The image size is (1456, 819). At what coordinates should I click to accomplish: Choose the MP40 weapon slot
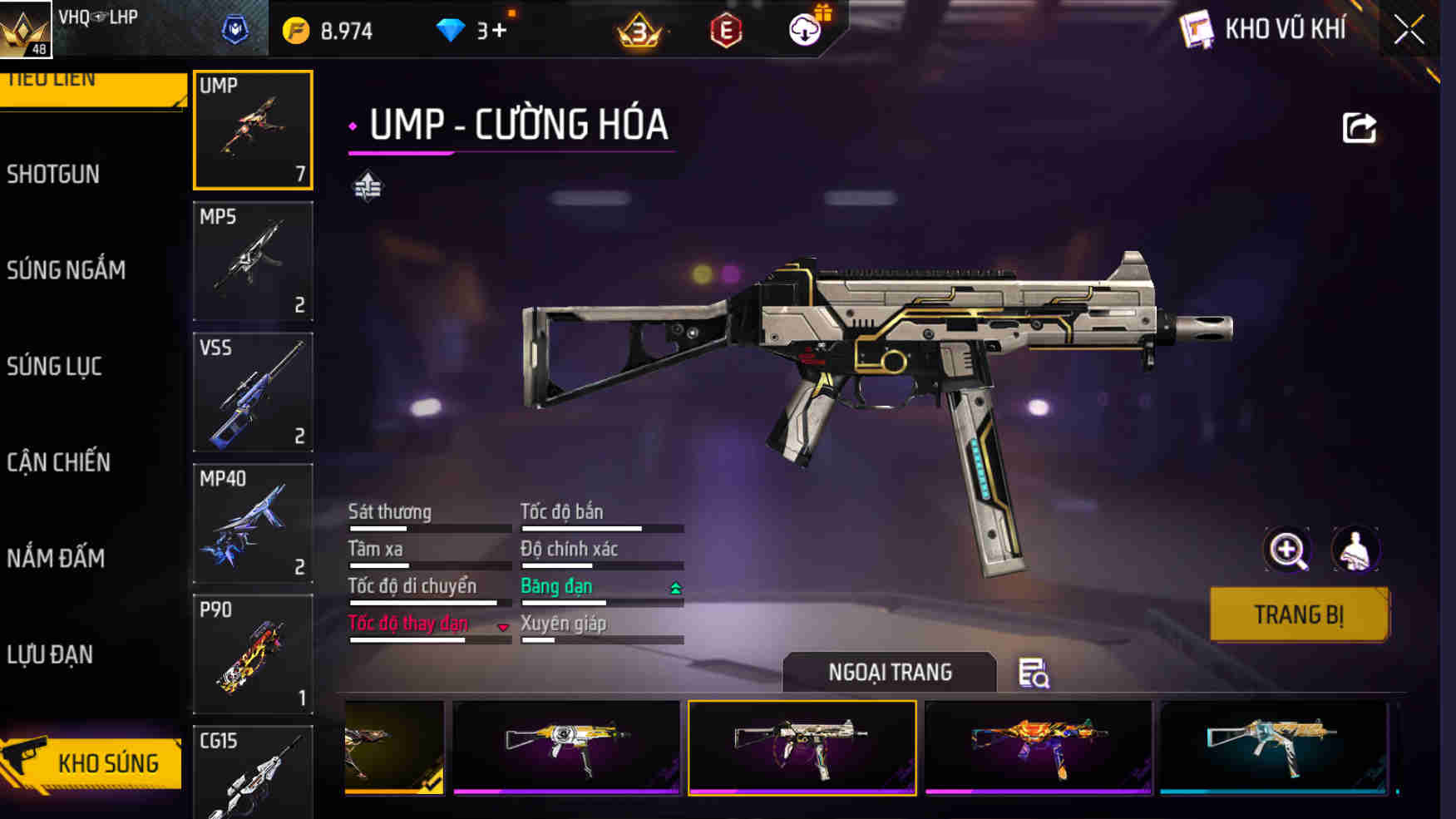tap(253, 523)
